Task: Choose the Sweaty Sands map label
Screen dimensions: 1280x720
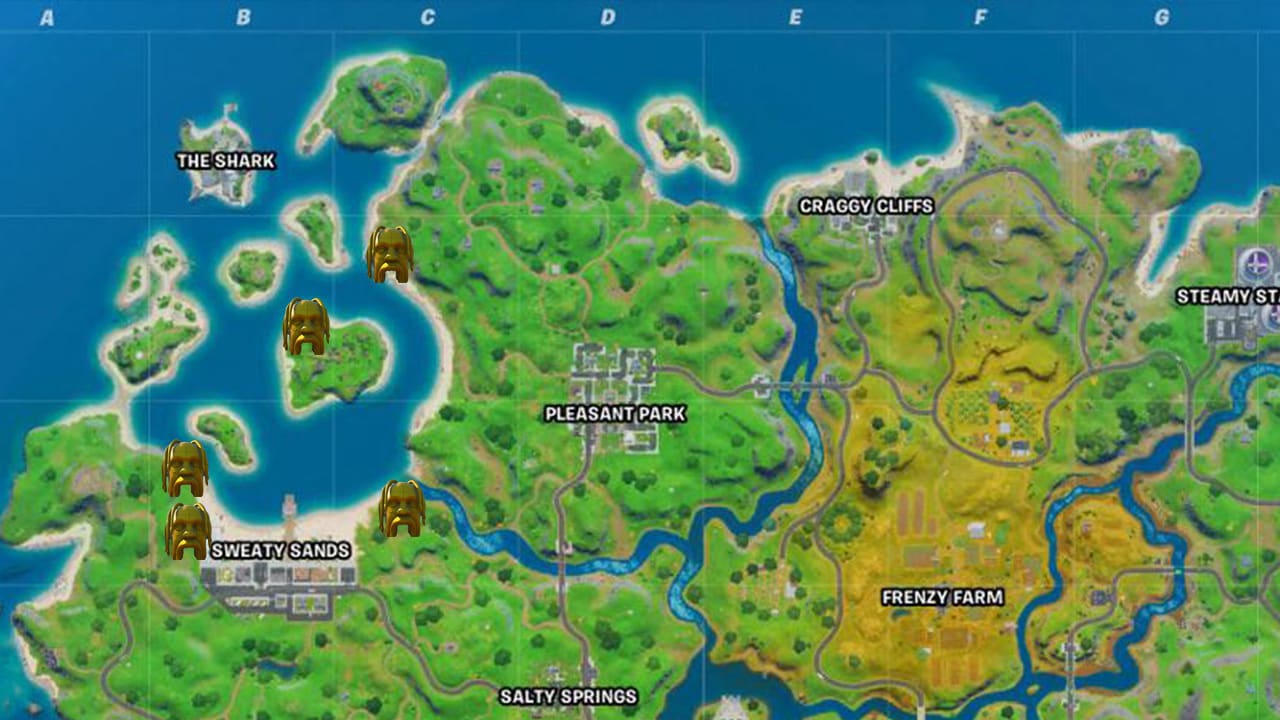Action: coord(280,550)
